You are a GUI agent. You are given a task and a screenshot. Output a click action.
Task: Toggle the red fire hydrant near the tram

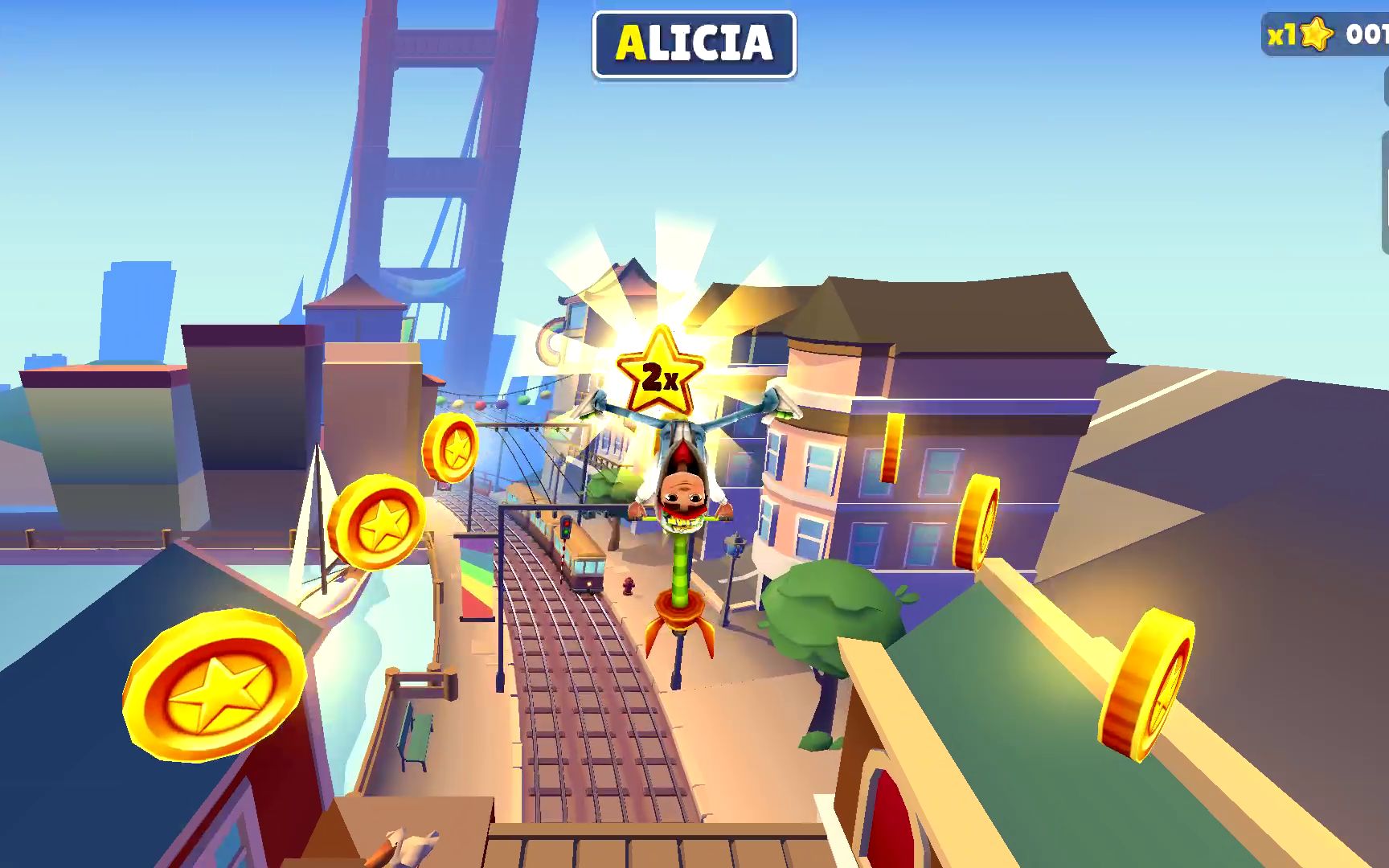[x=629, y=587]
